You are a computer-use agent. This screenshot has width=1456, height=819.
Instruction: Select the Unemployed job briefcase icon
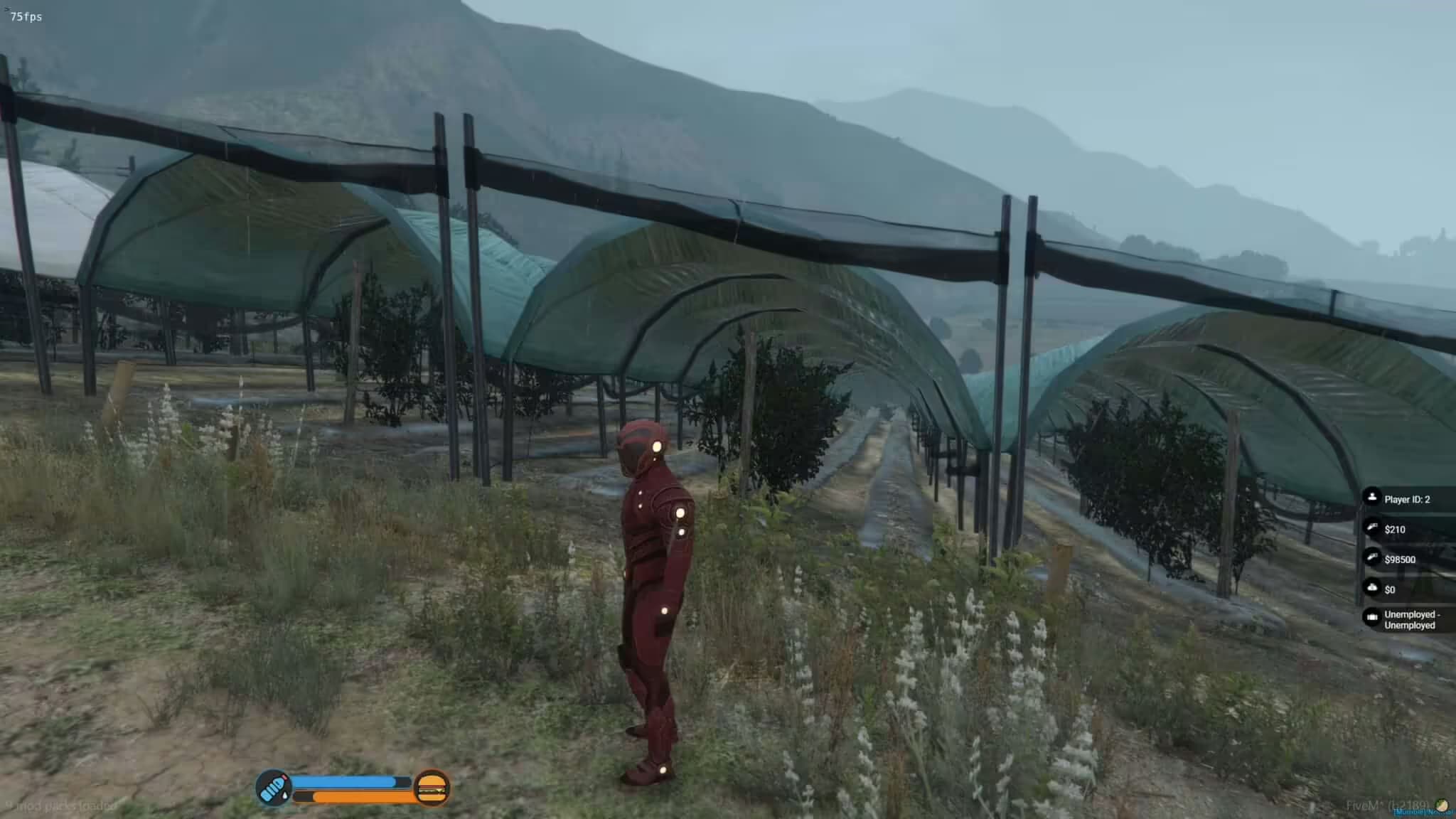point(1372,617)
